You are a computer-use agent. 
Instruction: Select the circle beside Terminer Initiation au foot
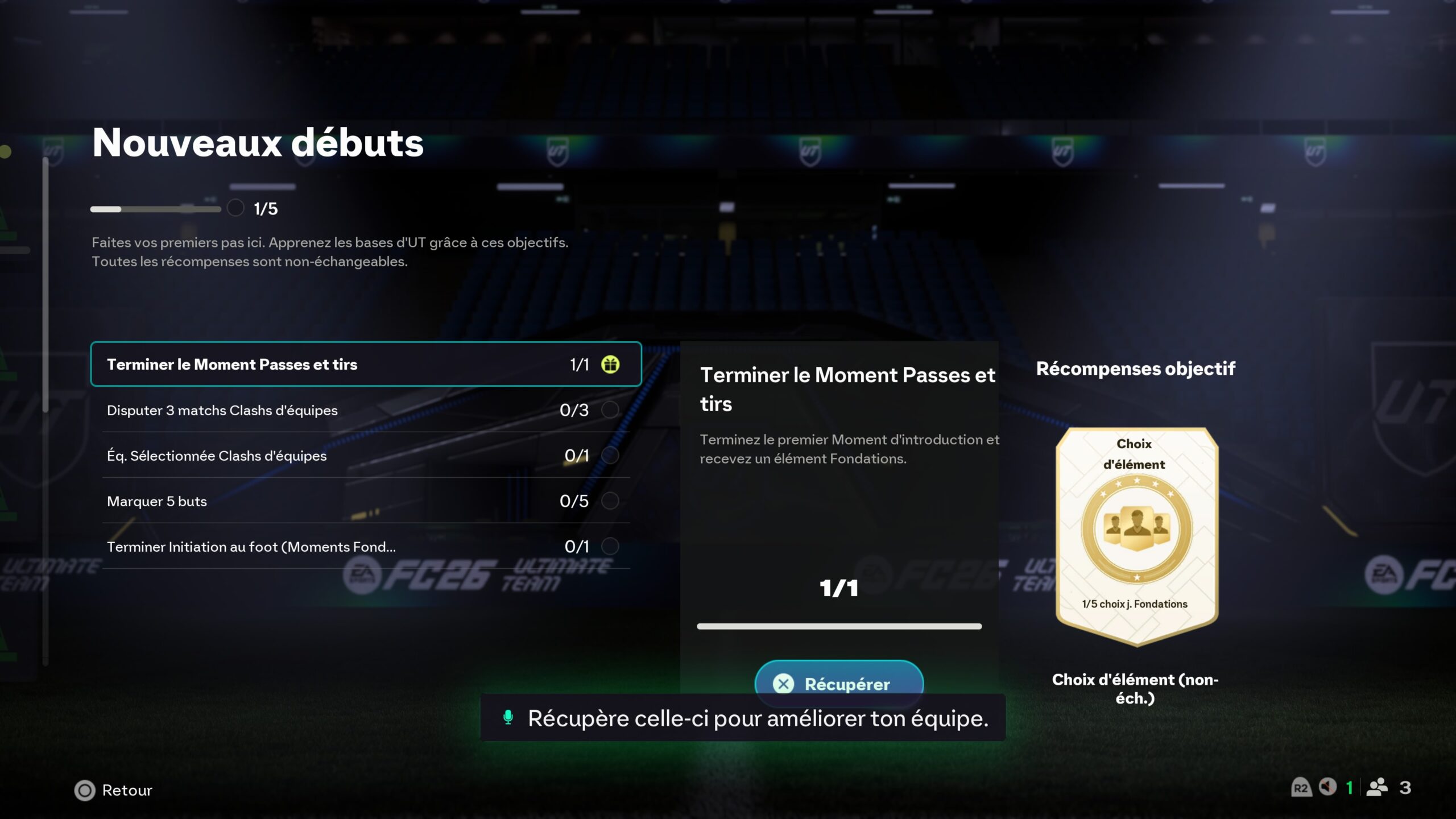[610, 547]
